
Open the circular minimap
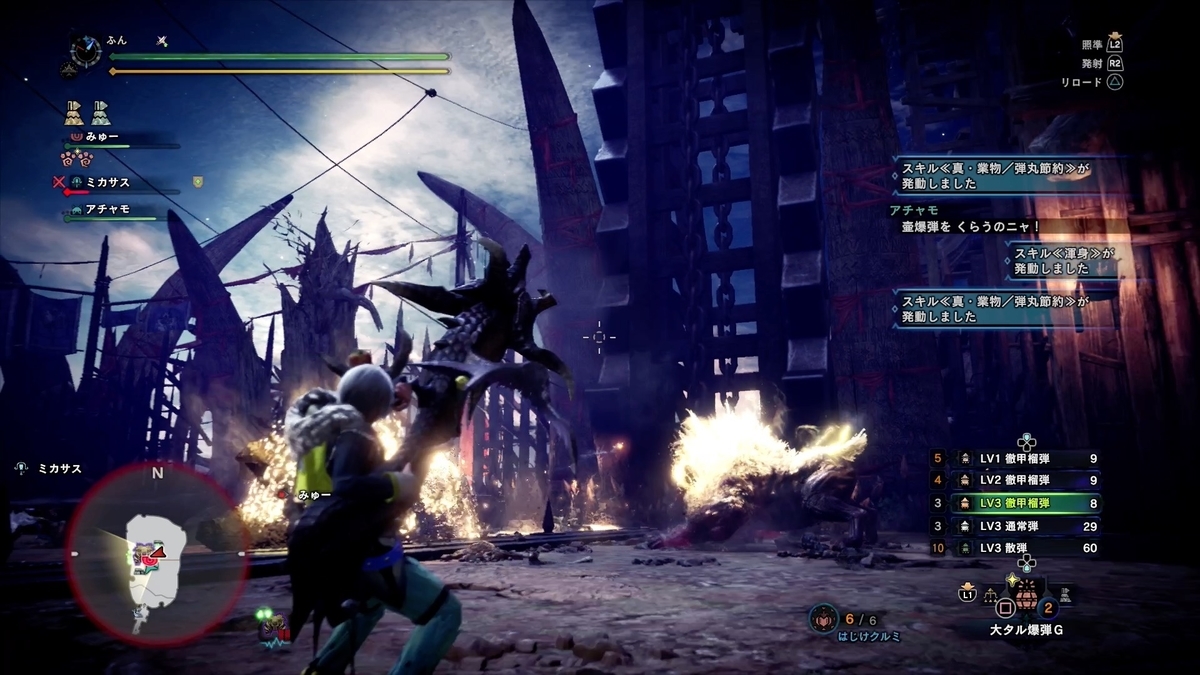(157, 553)
